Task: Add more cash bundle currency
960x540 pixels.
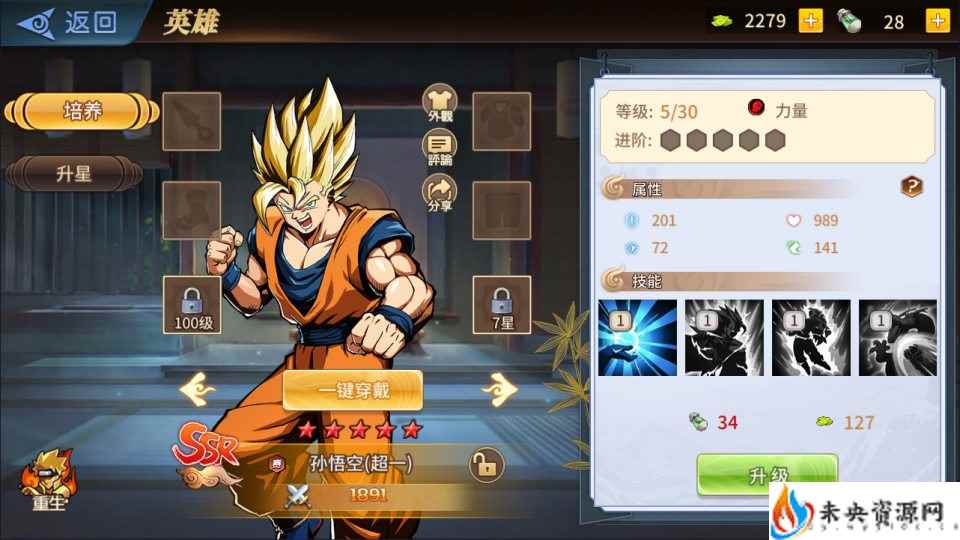Action: point(938,21)
